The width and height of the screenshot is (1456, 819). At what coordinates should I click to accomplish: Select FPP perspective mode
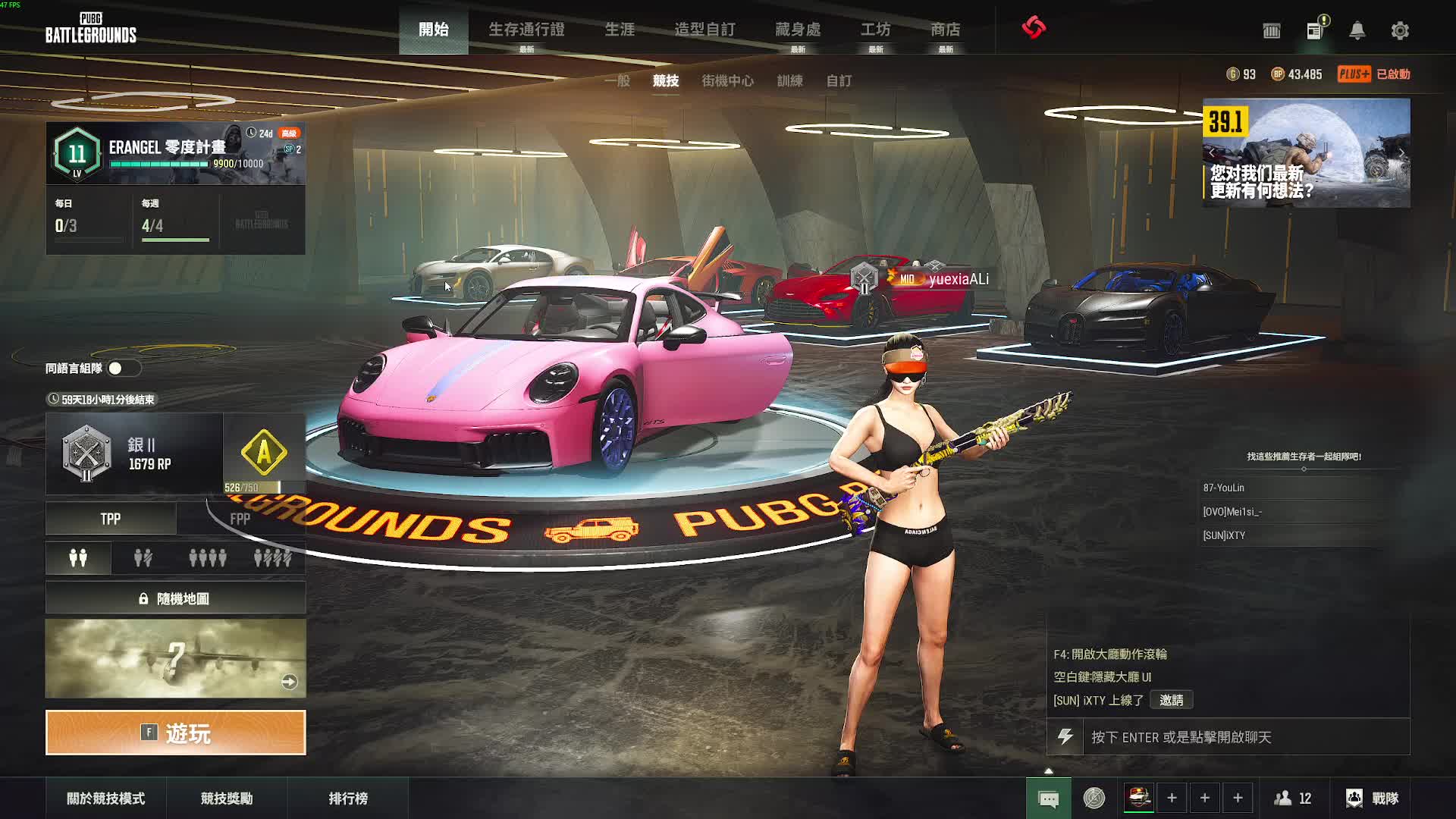coord(240,519)
